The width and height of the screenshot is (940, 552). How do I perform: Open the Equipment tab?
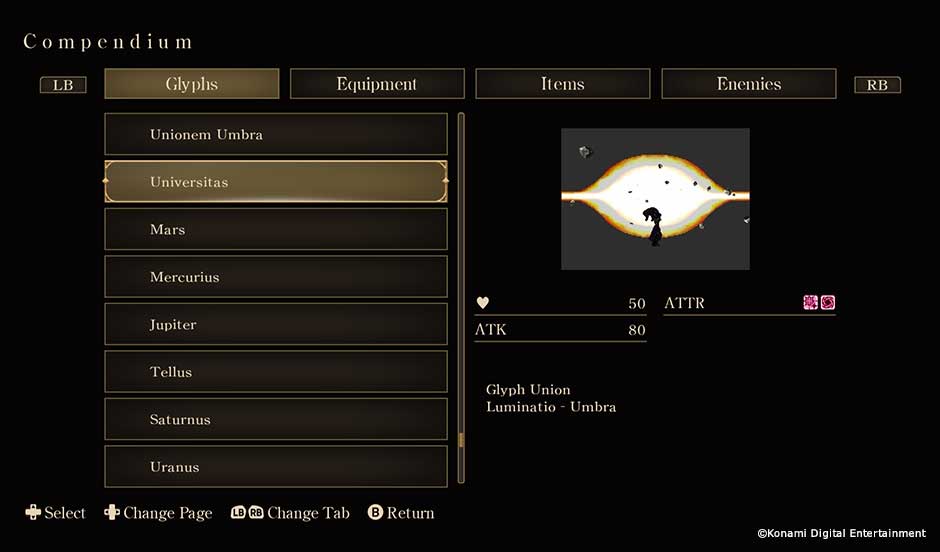pos(377,84)
